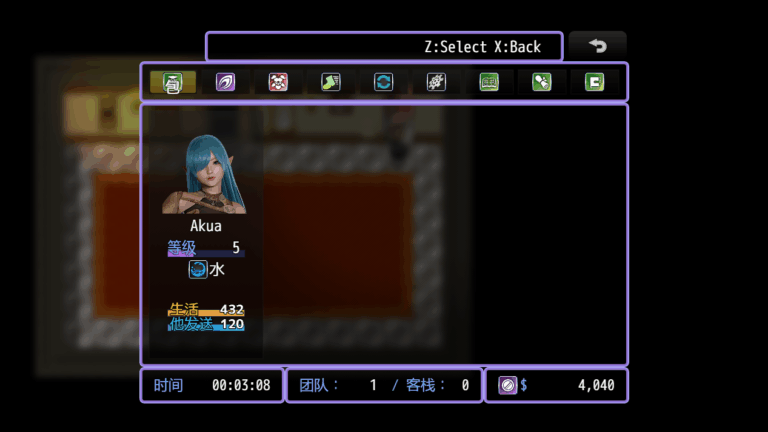Choose the green boot icon
Image resolution: width=768 pixels, height=432 pixels.
click(x=331, y=82)
